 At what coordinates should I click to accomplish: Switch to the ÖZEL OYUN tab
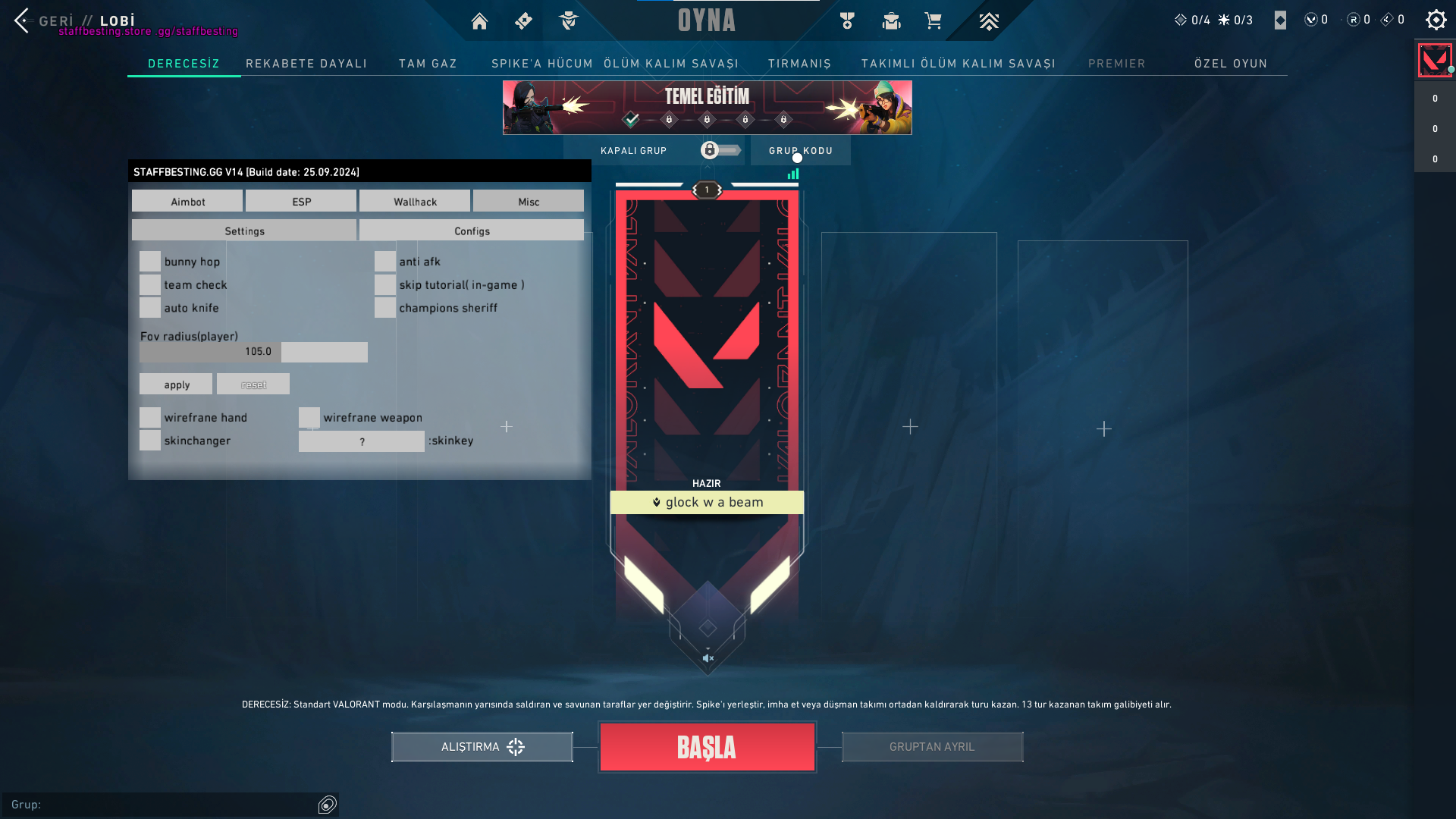[1231, 64]
